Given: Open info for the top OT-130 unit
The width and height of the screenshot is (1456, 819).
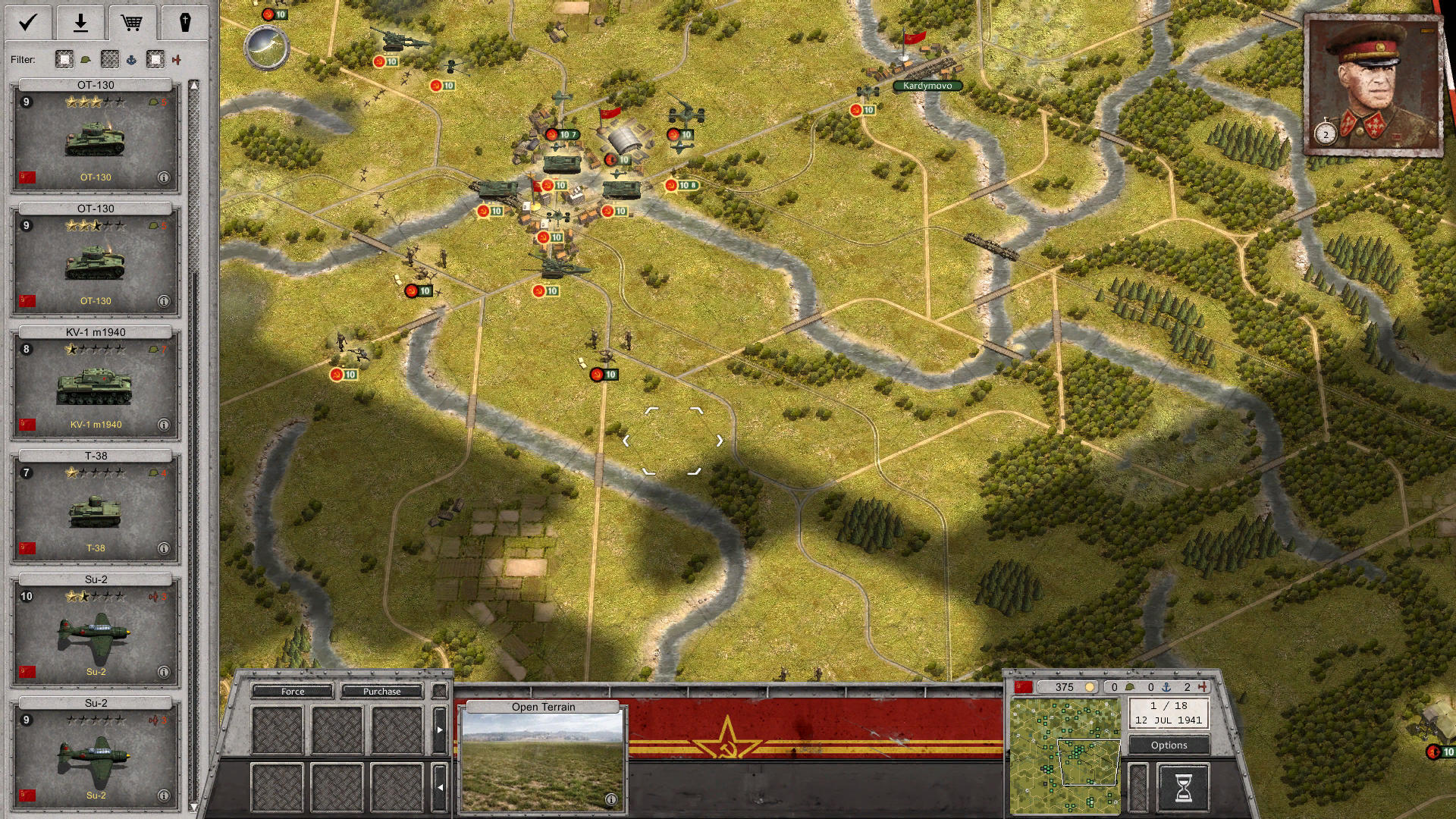Looking at the screenshot, I should tap(163, 177).
